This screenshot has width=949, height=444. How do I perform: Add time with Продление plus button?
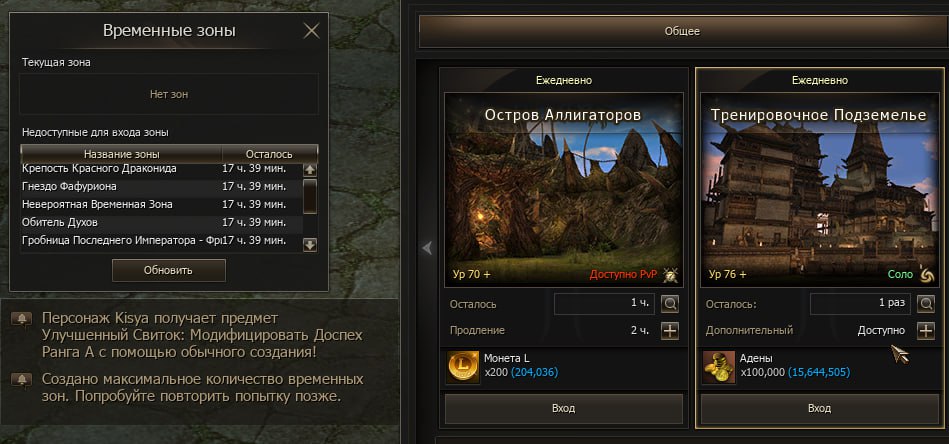point(671,330)
